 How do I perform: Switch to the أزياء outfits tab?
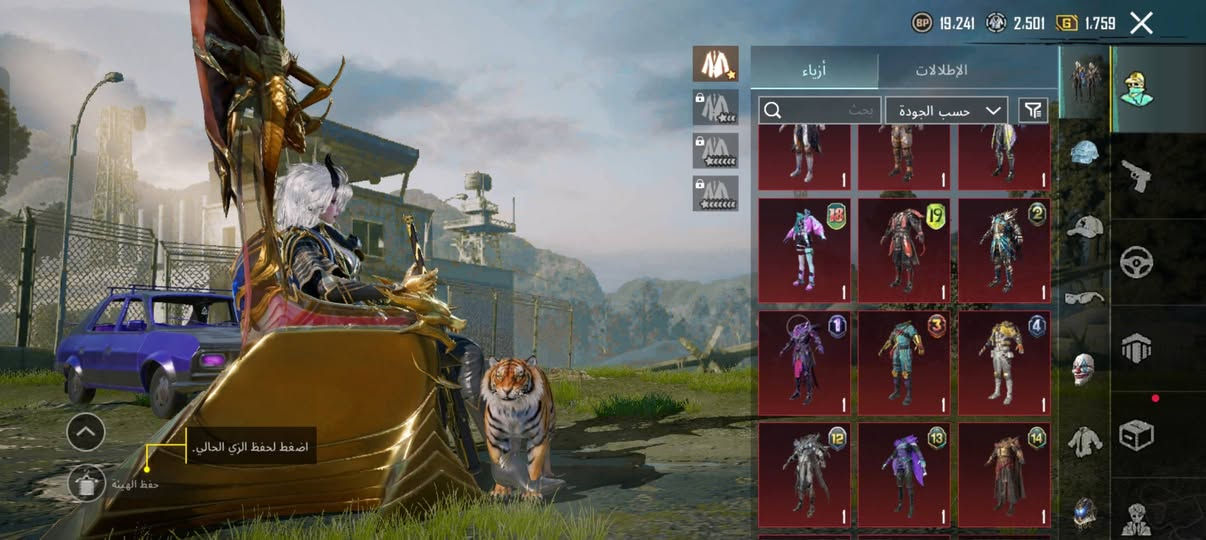(x=815, y=70)
